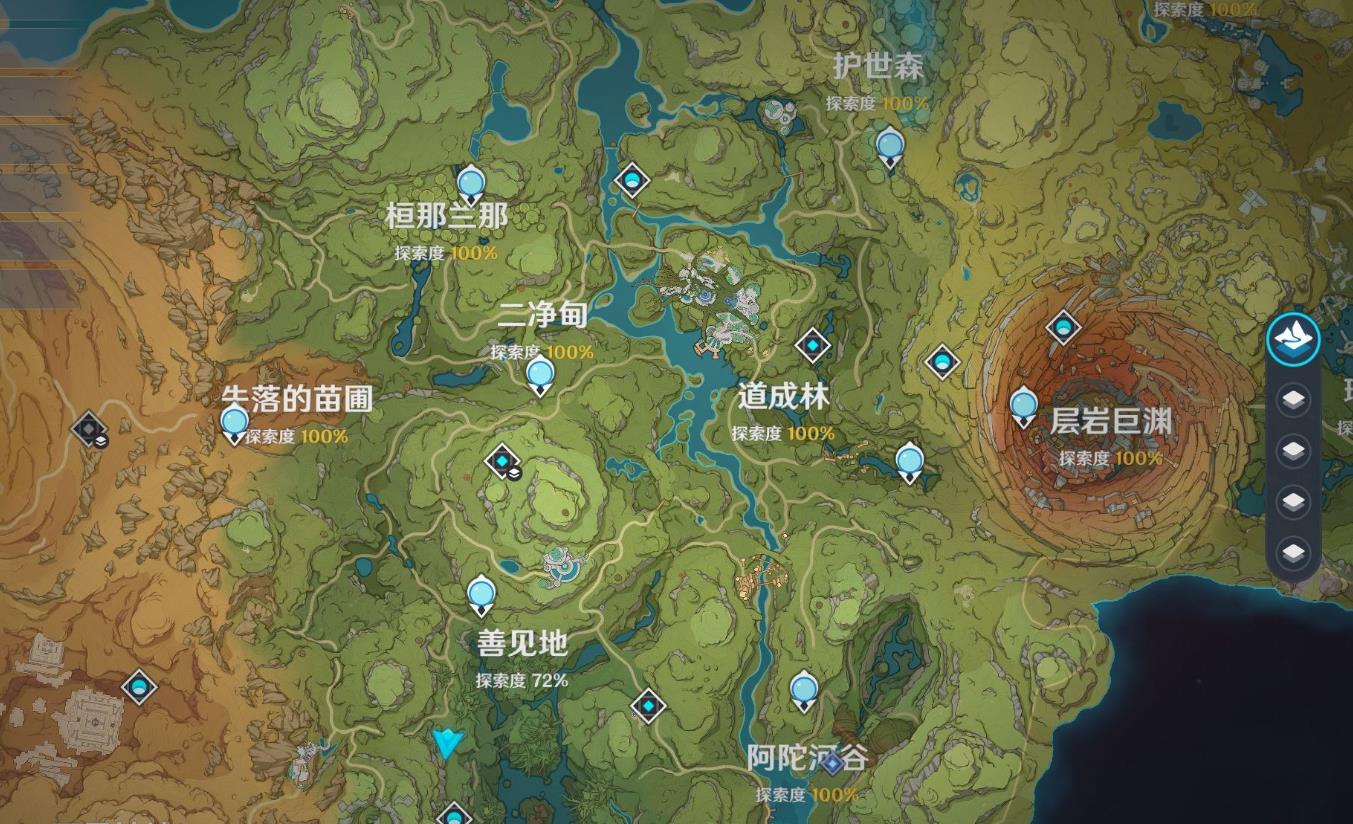The image size is (1353, 824).
Task: Select the bottommost underground layer icon
Action: 1293,548
